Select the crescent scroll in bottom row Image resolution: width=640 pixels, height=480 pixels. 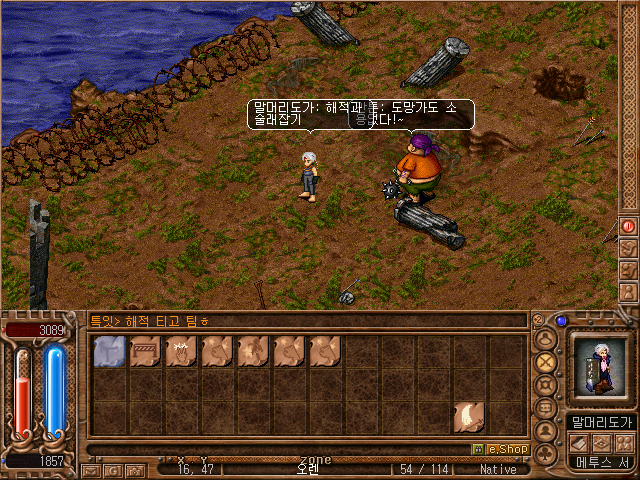pyautogui.click(x=469, y=416)
